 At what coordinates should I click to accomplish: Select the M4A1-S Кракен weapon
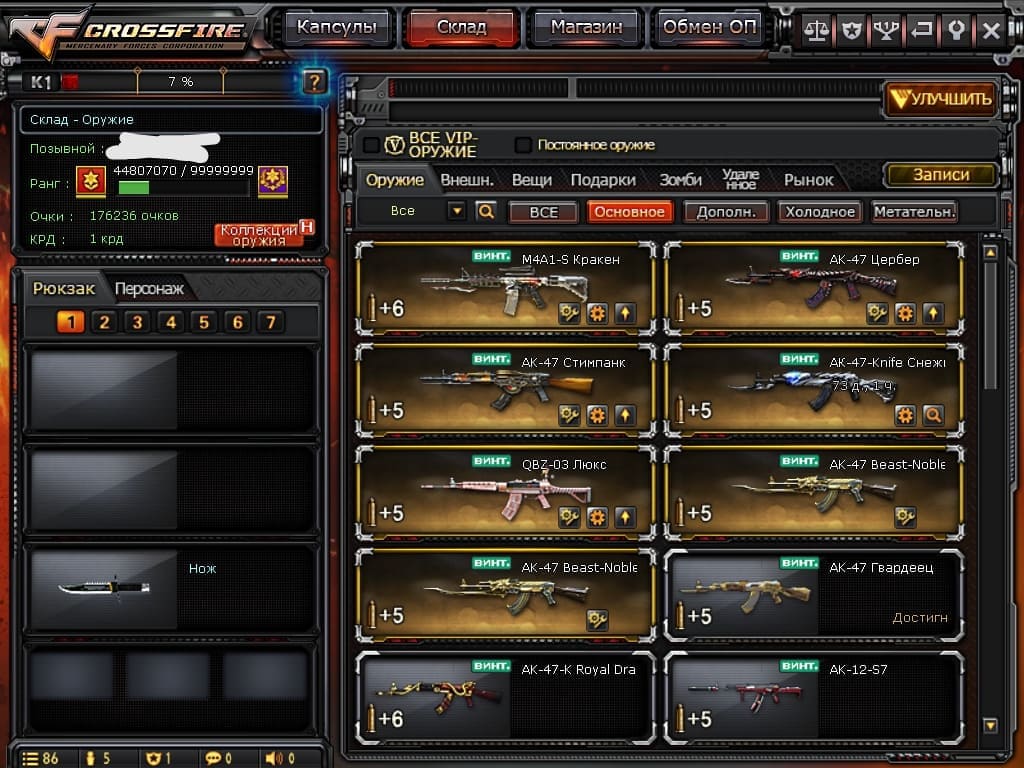tap(505, 291)
